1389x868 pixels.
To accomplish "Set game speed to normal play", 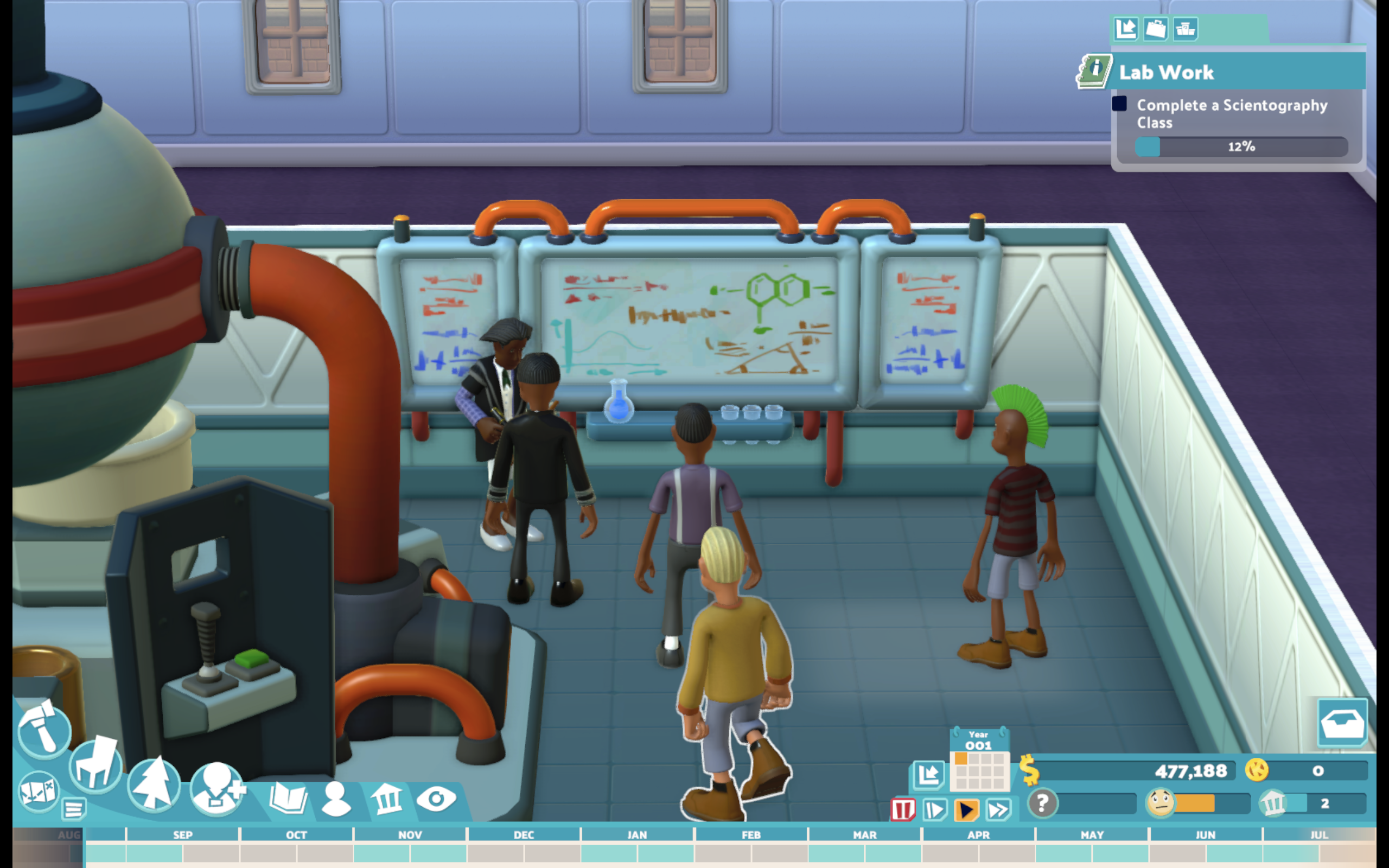I will [966, 809].
